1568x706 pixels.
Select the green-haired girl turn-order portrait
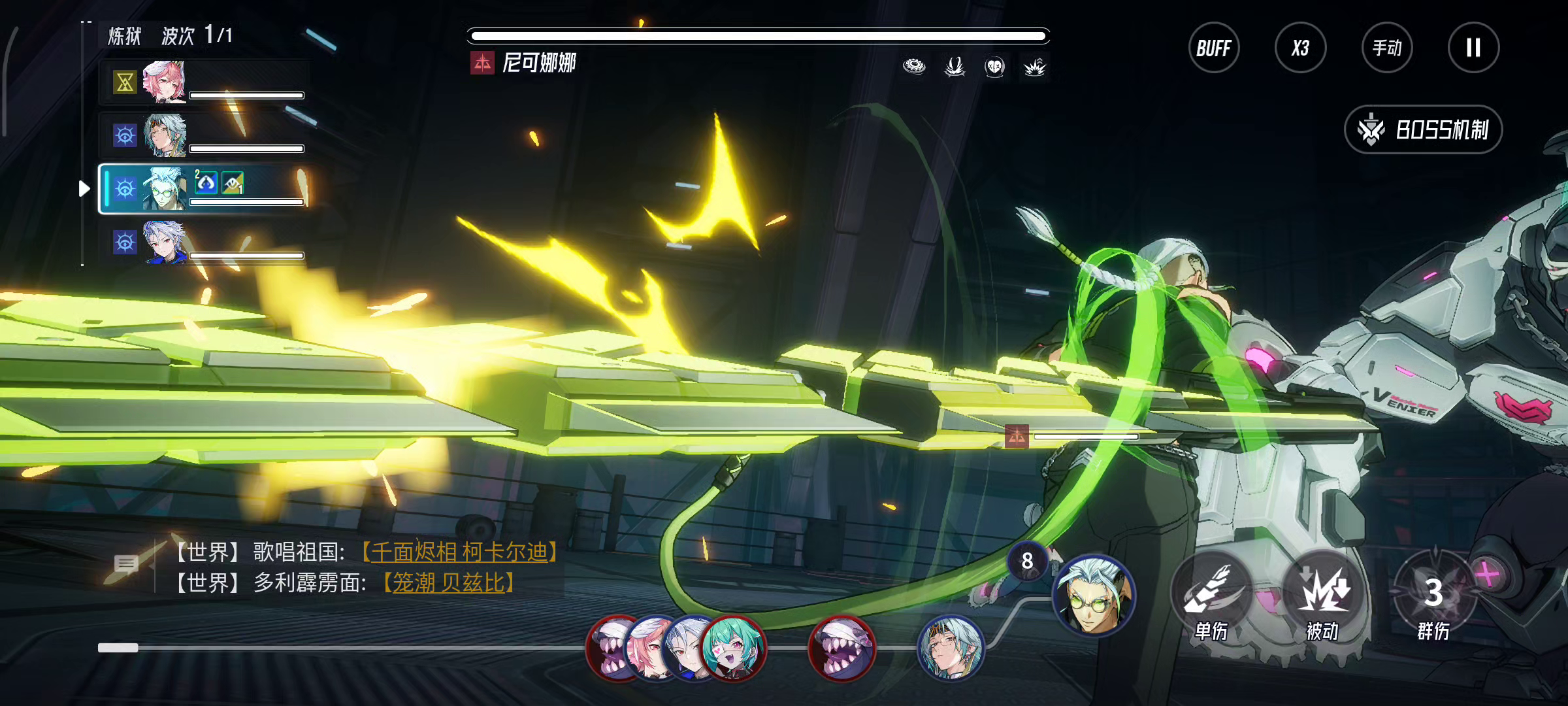pyautogui.click(x=733, y=647)
